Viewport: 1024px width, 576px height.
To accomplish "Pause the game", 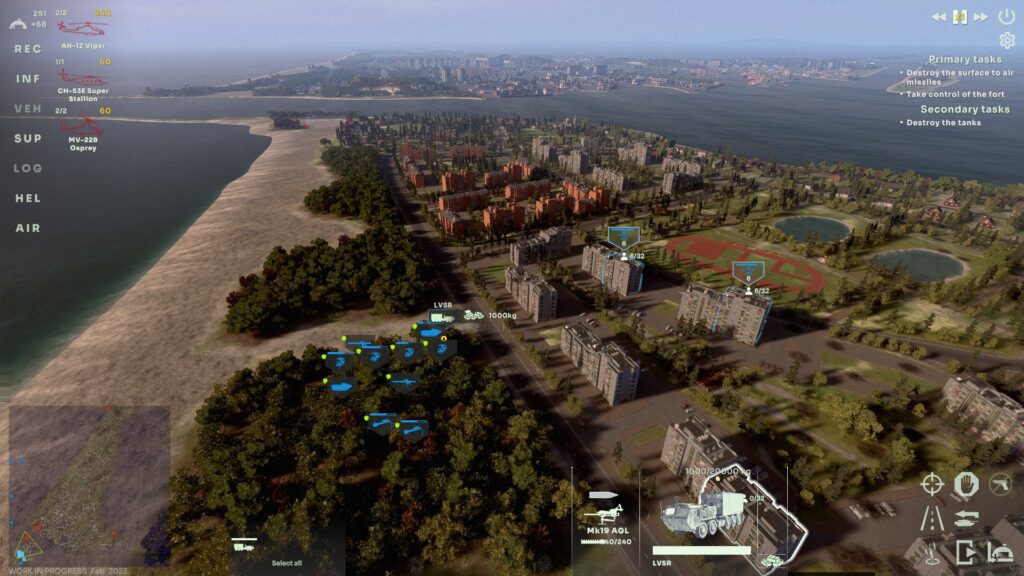I will point(960,16).
